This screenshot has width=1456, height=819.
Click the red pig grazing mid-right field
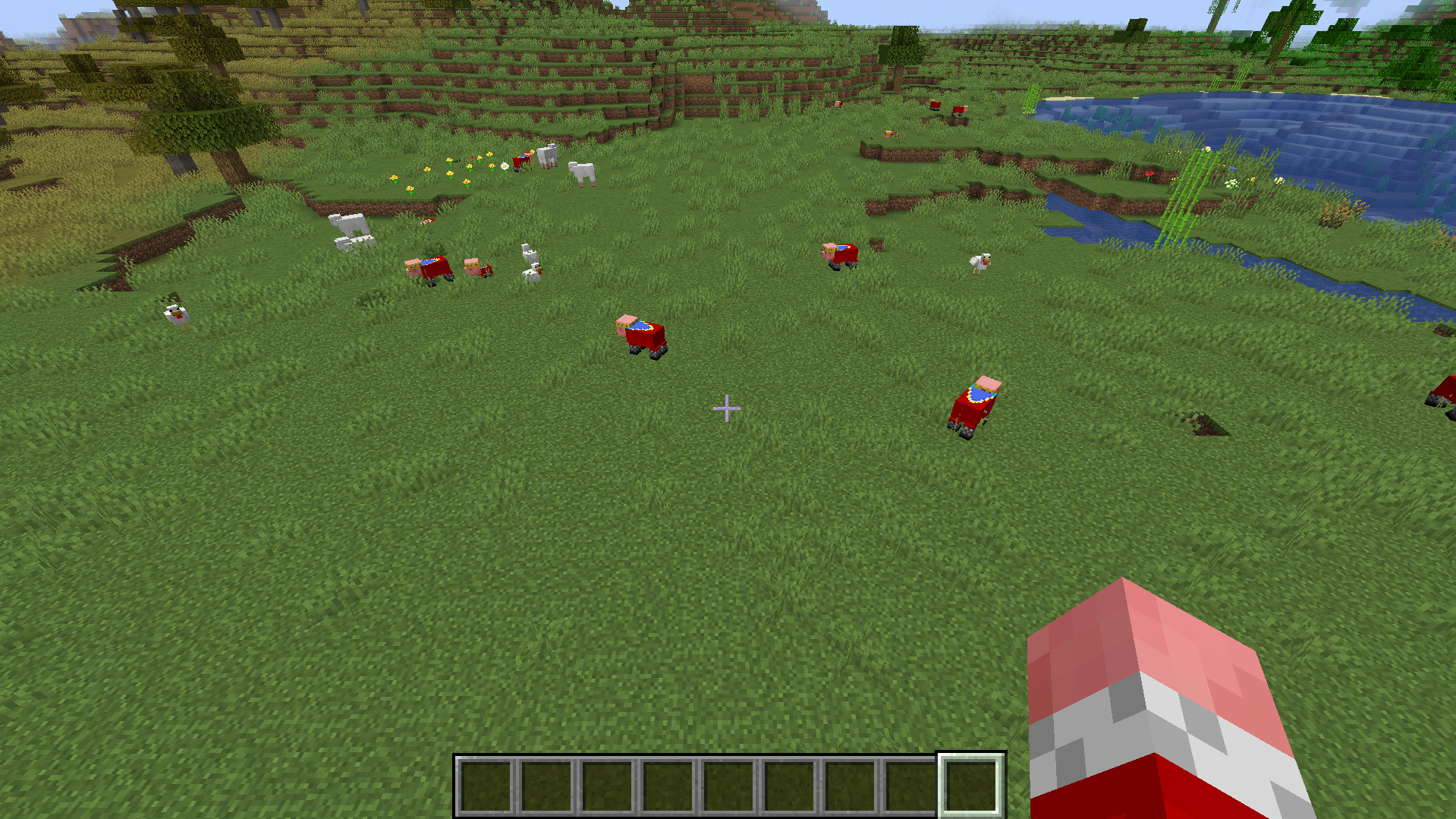point(838,254)
